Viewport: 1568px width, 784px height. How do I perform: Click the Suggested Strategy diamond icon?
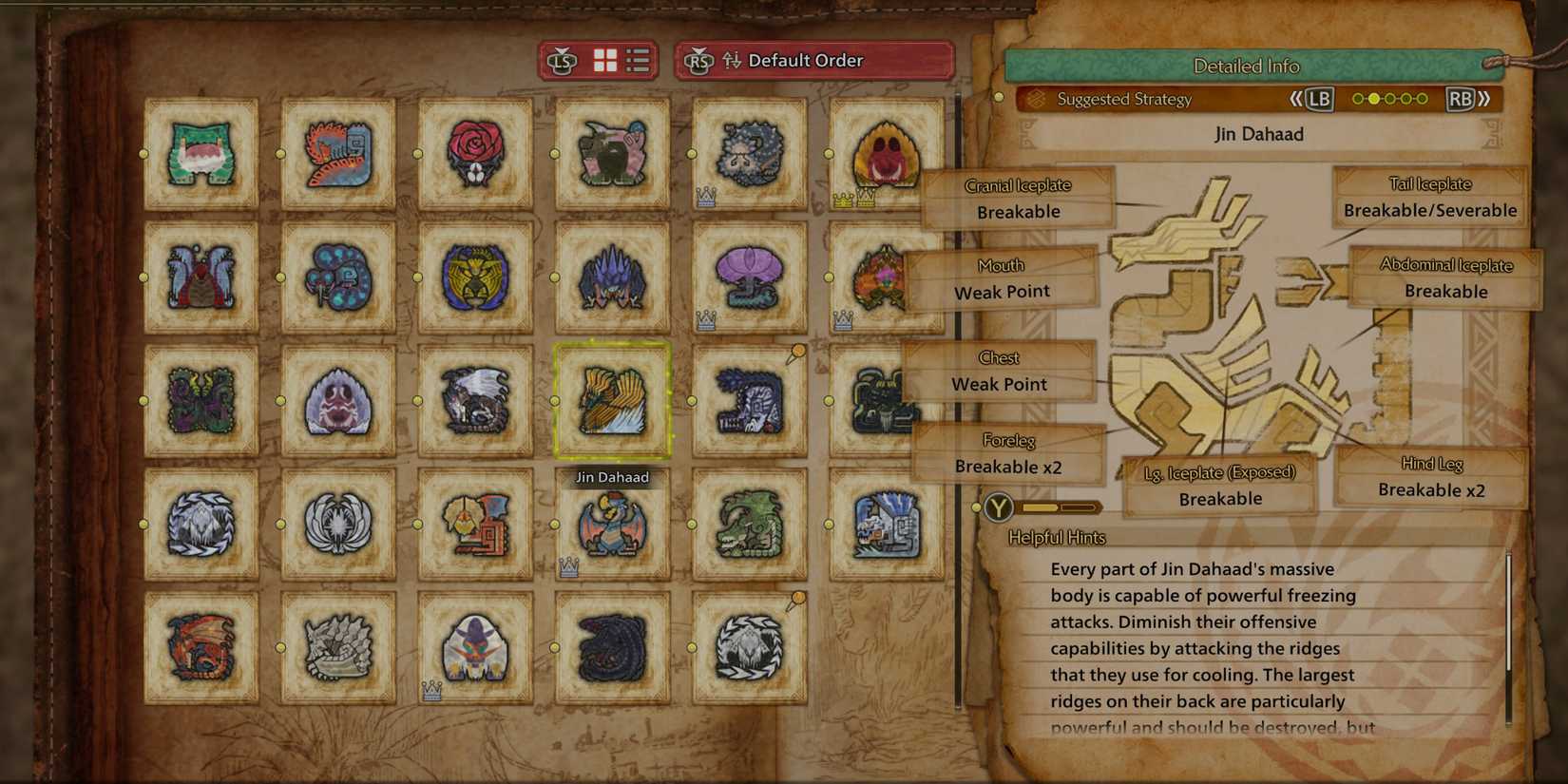[x=1035, y=99]
